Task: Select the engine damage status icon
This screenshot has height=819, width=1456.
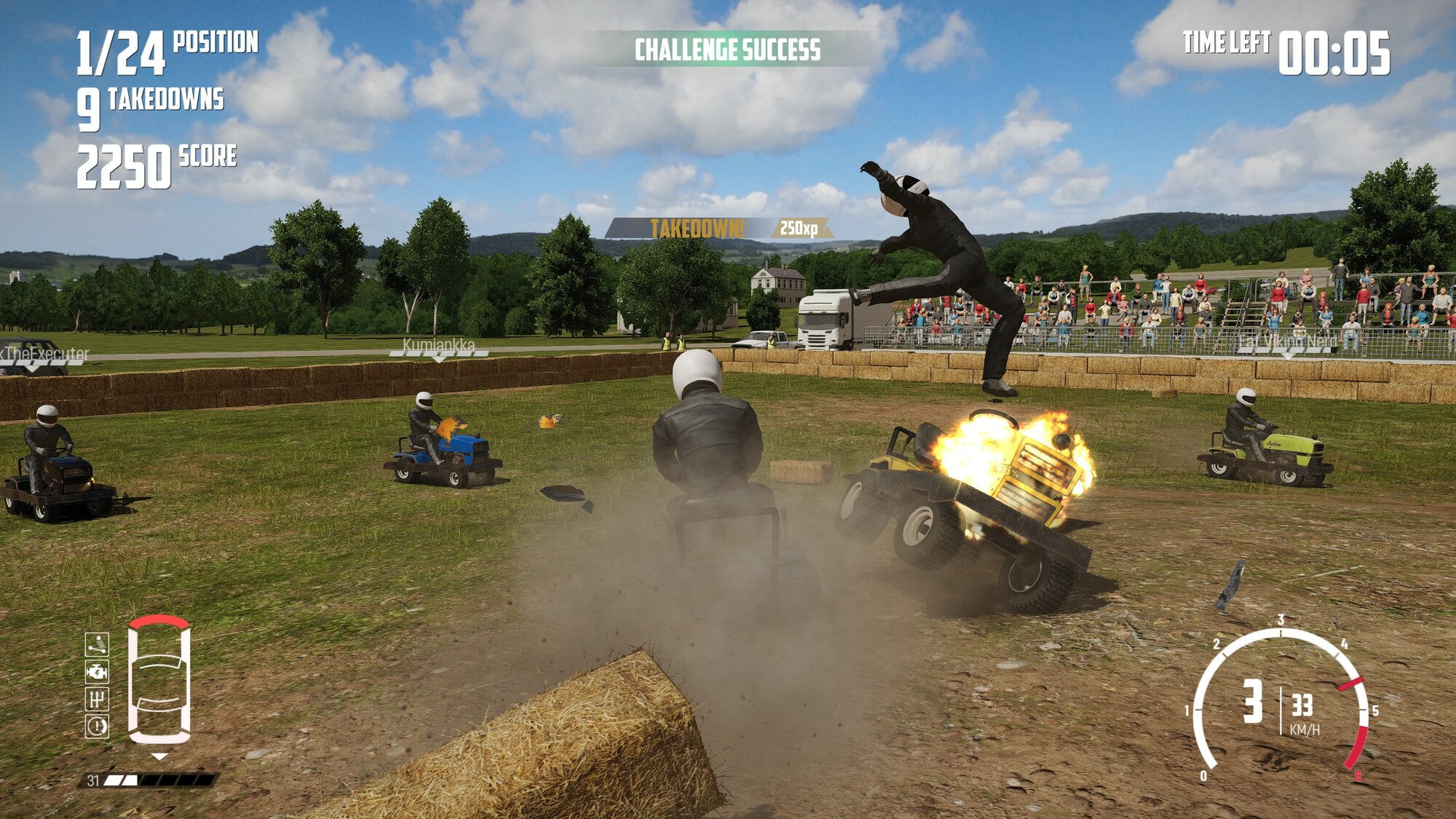Action: pyautogui.click(x=97, y=671)
